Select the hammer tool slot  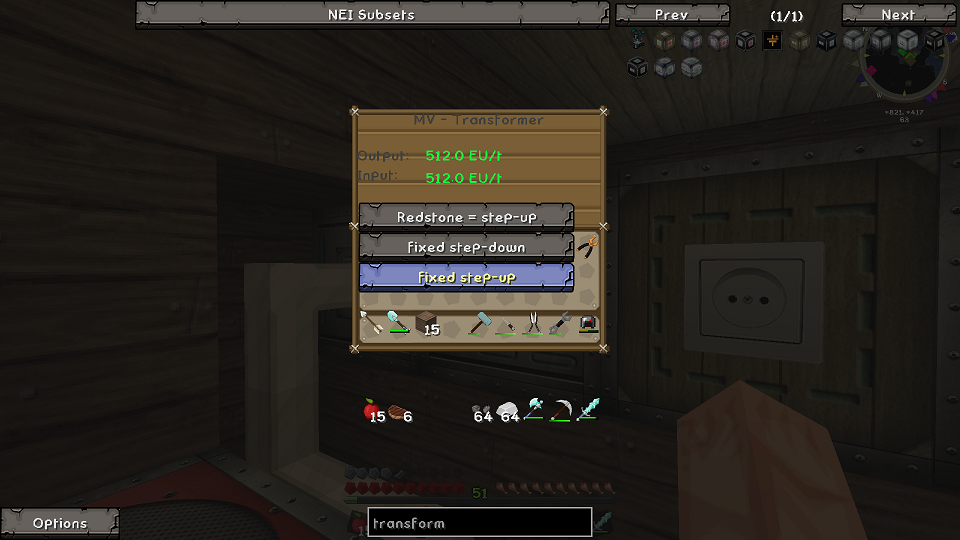tap(480, 323)
